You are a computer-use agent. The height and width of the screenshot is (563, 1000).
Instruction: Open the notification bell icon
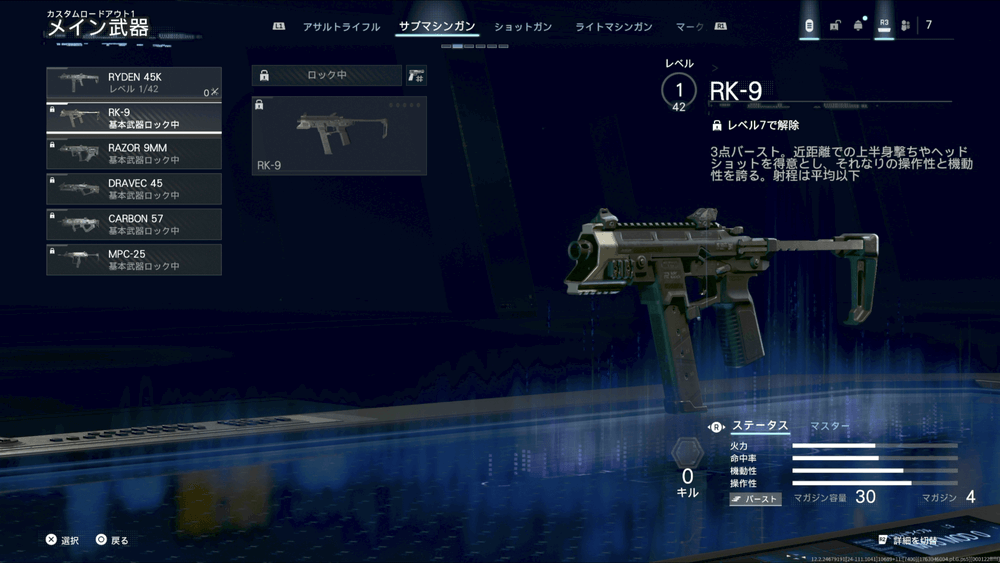point(858,26)
